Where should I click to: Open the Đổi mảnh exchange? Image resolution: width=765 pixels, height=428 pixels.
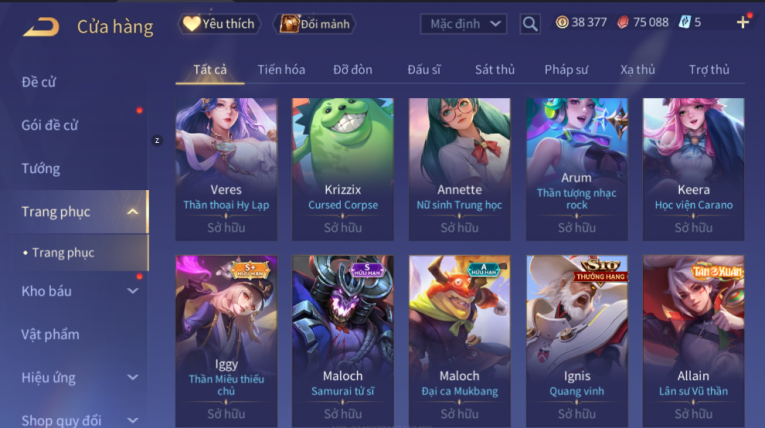(x=315, y=23)
